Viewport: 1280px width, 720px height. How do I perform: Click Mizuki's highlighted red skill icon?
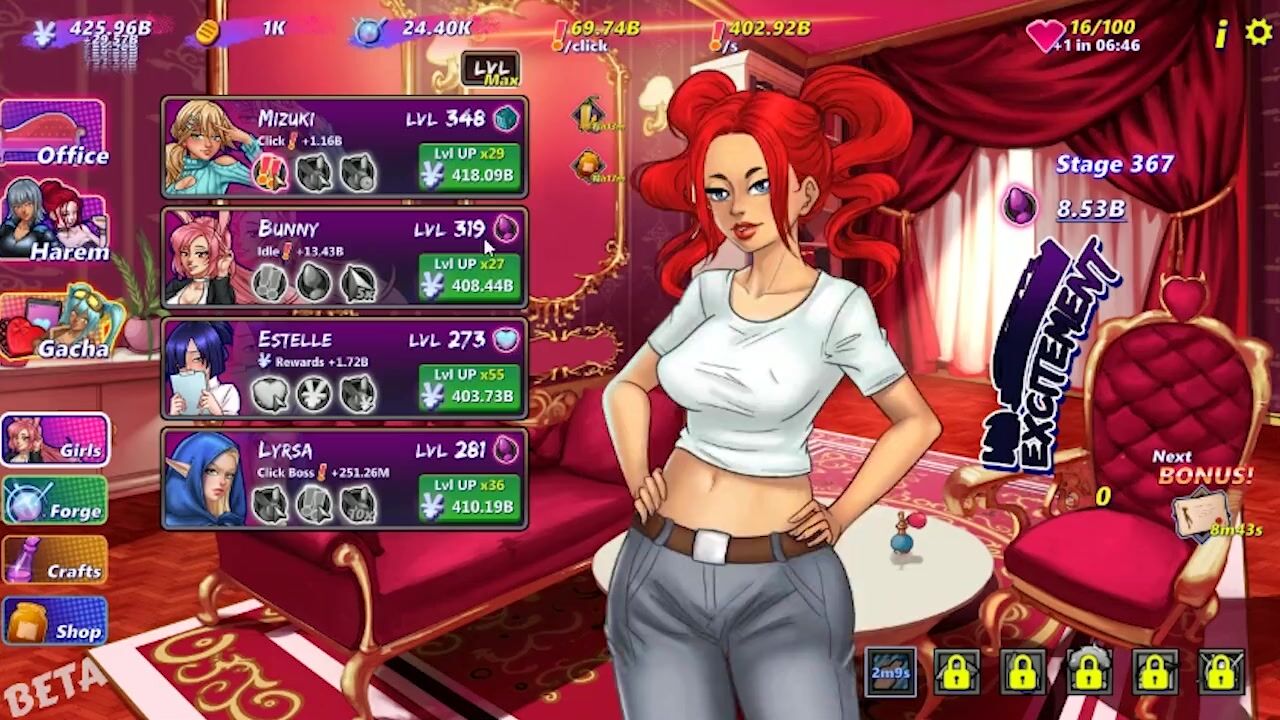coord(270,172)
